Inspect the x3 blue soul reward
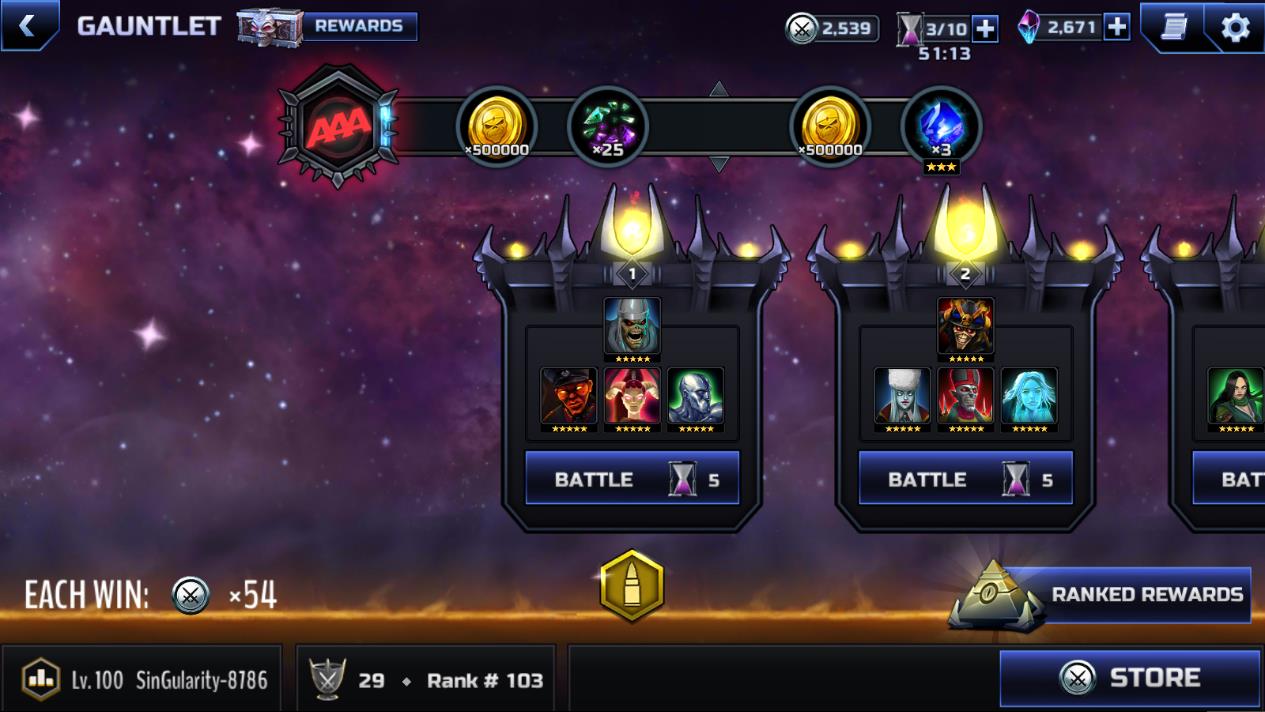Image resolution: width=1265 pixels, height=712 pixels. (x=940, y=127)
